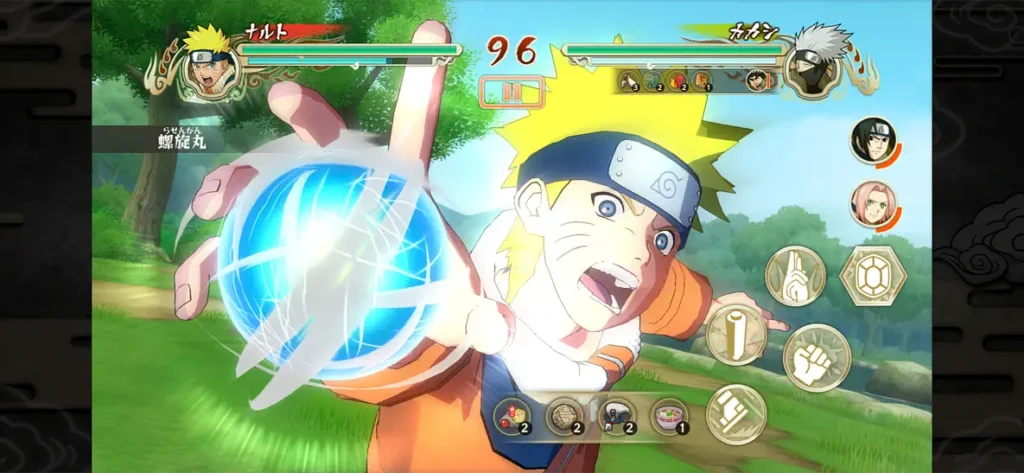Pause the battle with the pause button
Screen dimensions: 1024x473
511,91
